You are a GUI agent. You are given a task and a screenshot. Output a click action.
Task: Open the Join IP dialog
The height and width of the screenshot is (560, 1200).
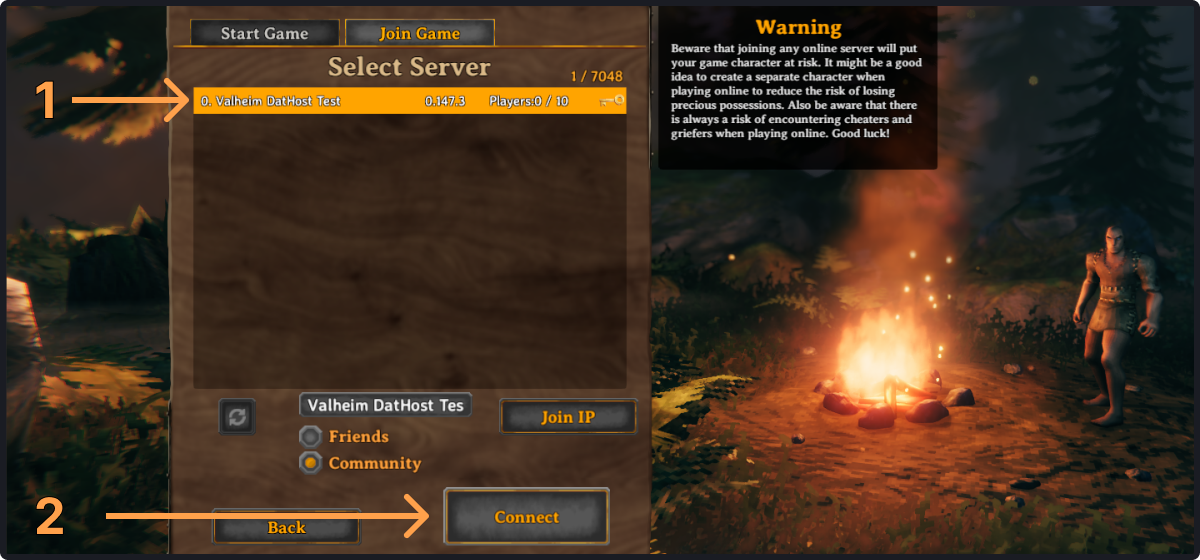(x=567, y=417)
